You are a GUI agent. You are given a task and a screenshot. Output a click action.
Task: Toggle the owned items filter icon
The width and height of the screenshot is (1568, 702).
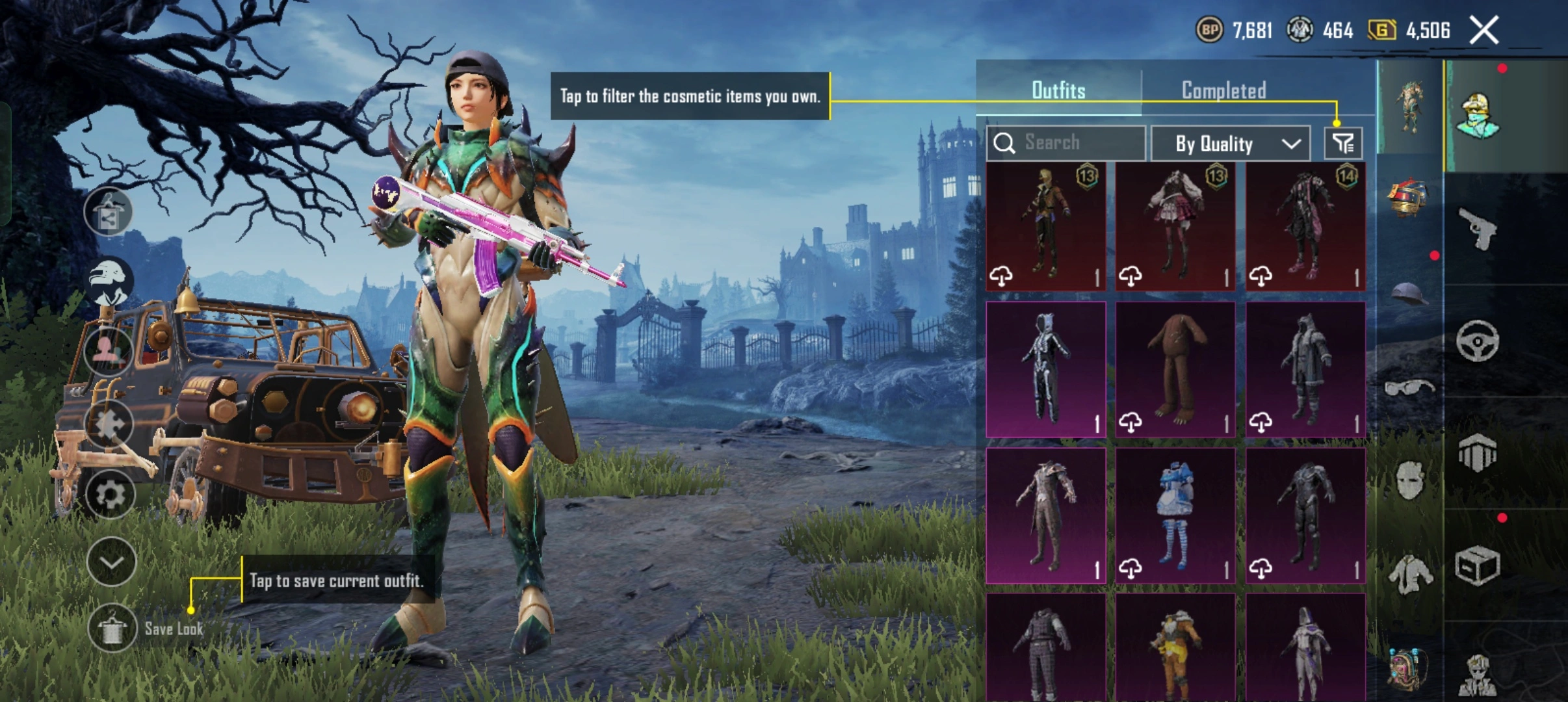[1343, 144]
